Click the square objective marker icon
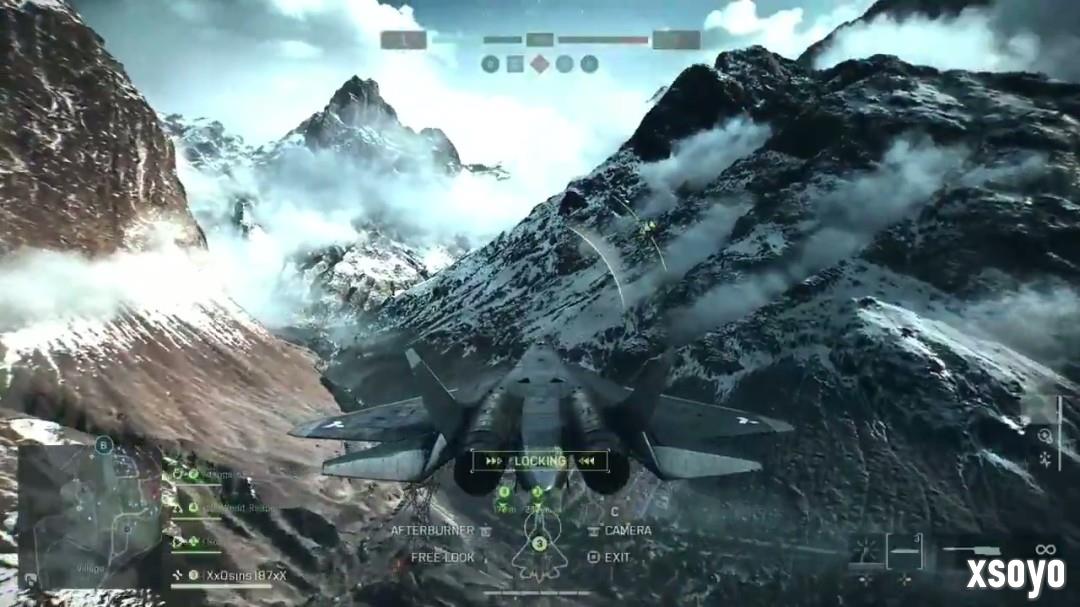Viewport: 1080px width, 607px height. coord(515,64)
